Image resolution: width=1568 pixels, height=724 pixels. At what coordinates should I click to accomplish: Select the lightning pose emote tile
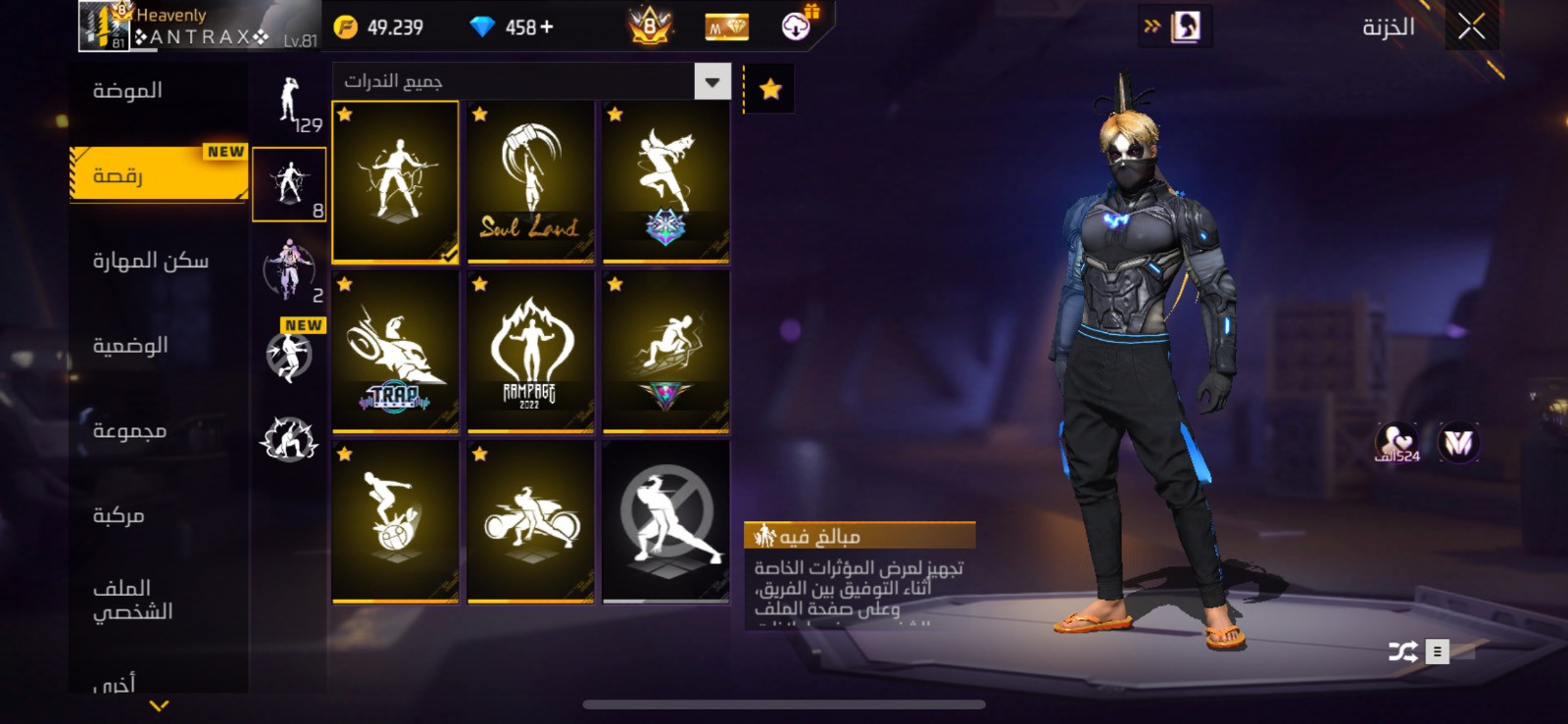pos(395,182)
